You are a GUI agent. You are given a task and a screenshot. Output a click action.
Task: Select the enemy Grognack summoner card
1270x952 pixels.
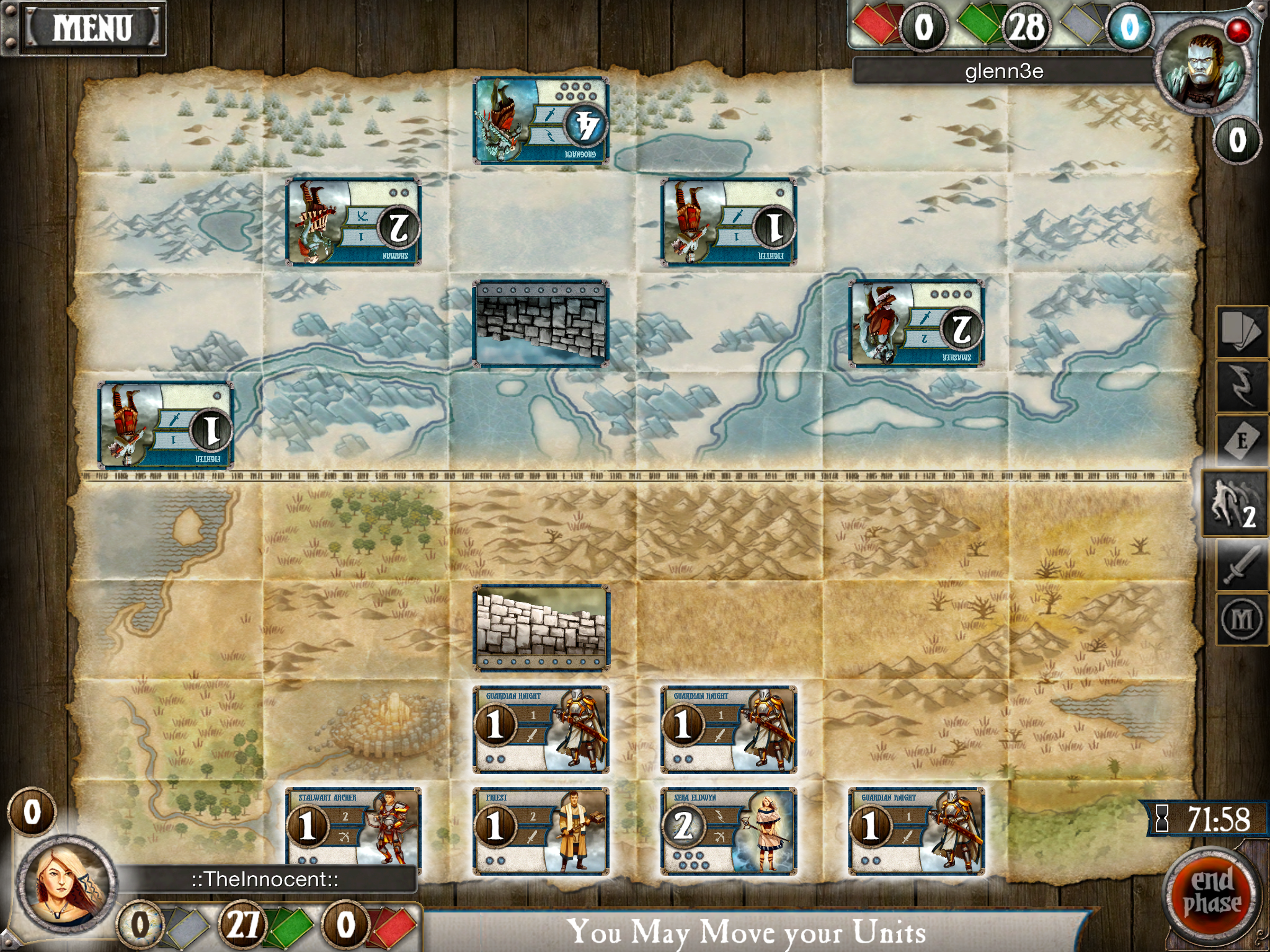click(541, 121)
